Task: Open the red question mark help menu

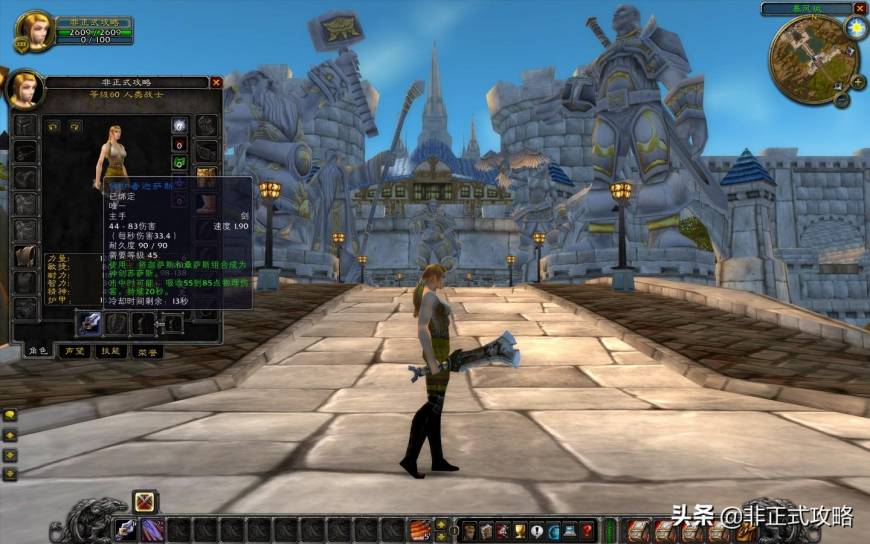Action: (x=587, y=530)
